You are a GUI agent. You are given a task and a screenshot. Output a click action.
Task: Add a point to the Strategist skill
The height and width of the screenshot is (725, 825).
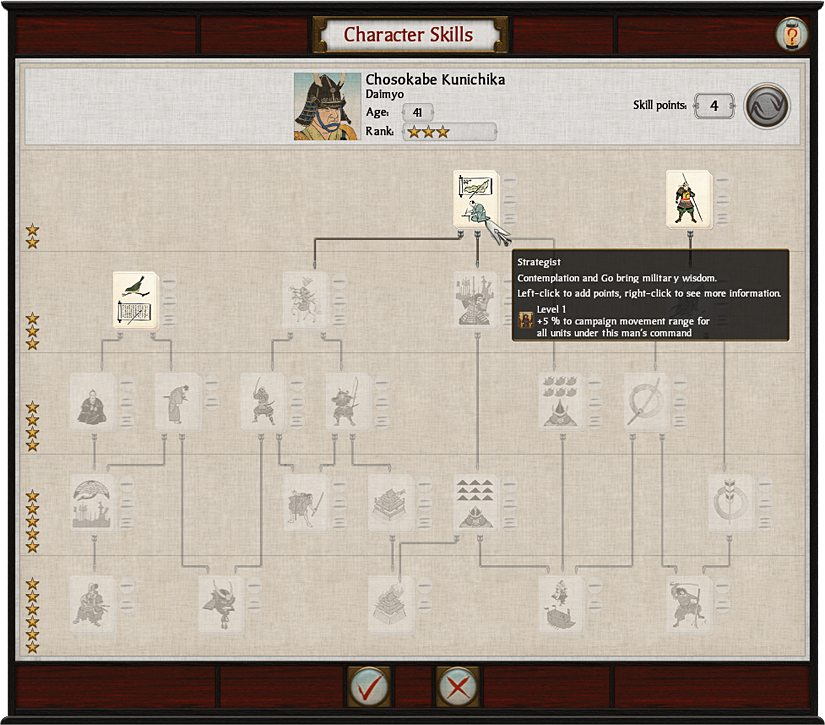point(474,198)
